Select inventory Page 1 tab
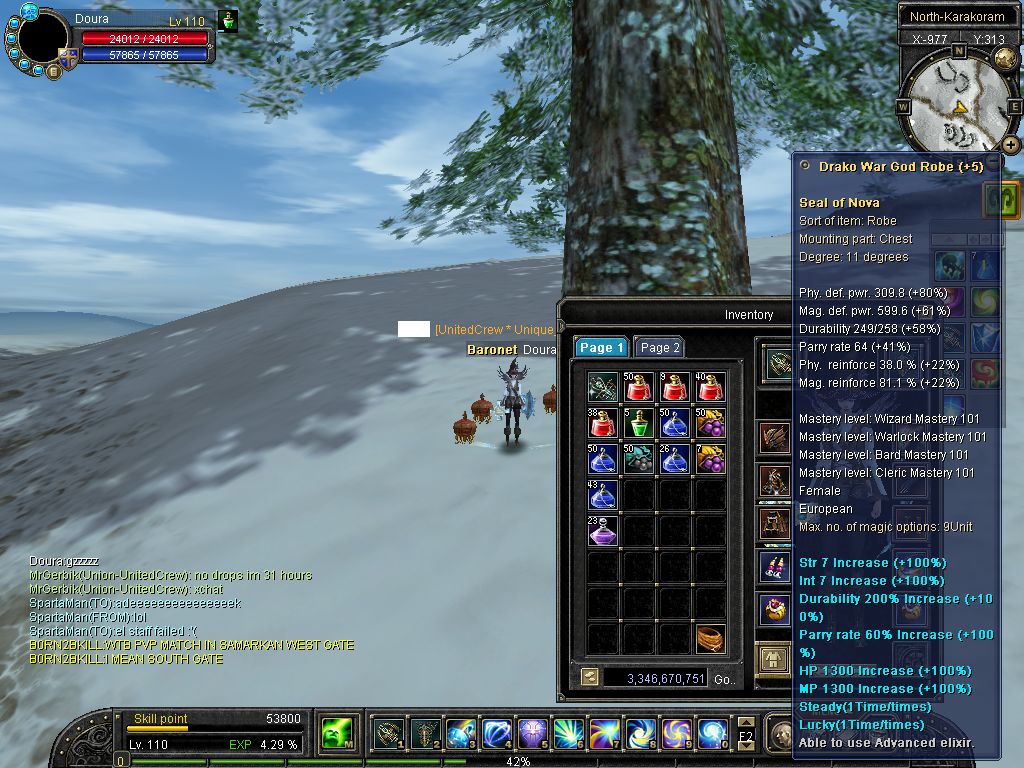The width and height of the screenshot is (1024, 768). [601, 347]
